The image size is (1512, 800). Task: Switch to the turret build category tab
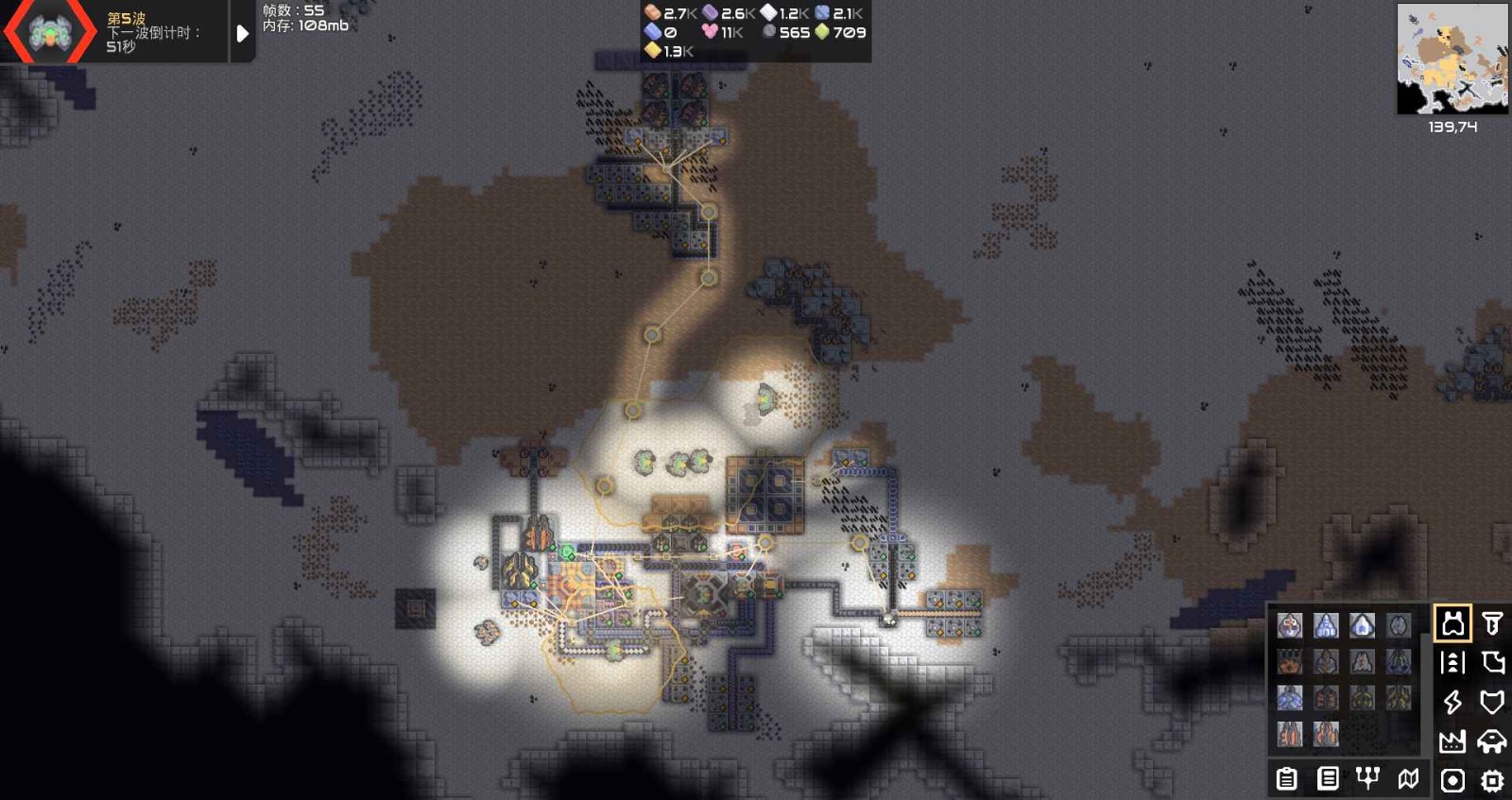click(1452, 624)
